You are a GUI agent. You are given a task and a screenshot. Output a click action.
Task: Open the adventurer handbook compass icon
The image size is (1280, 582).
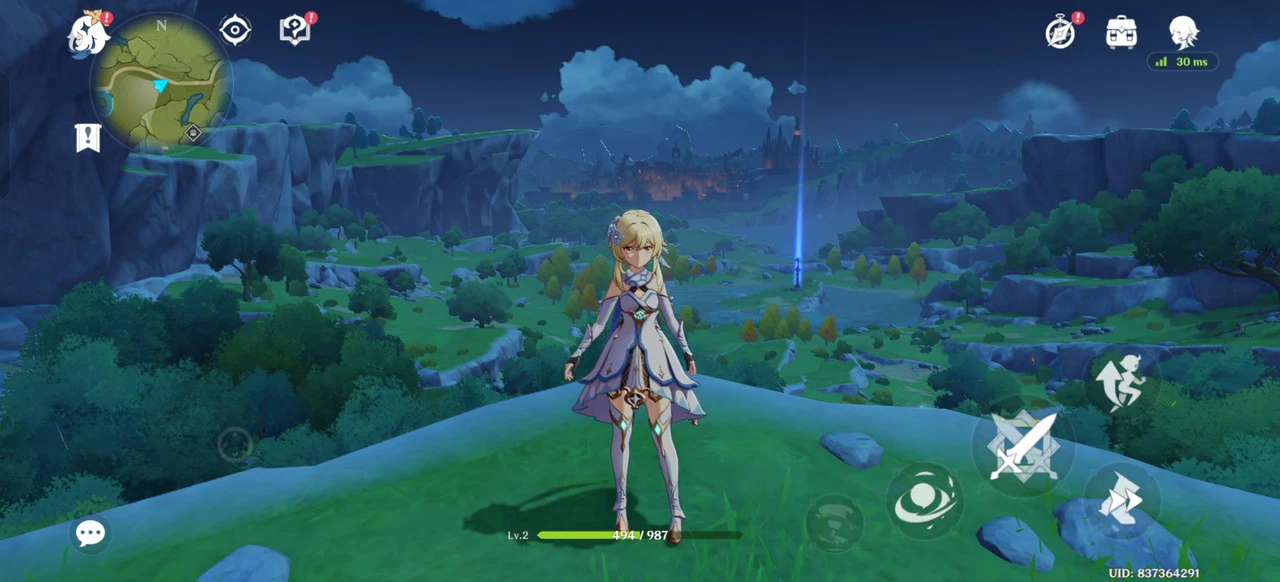point(1060,32)
